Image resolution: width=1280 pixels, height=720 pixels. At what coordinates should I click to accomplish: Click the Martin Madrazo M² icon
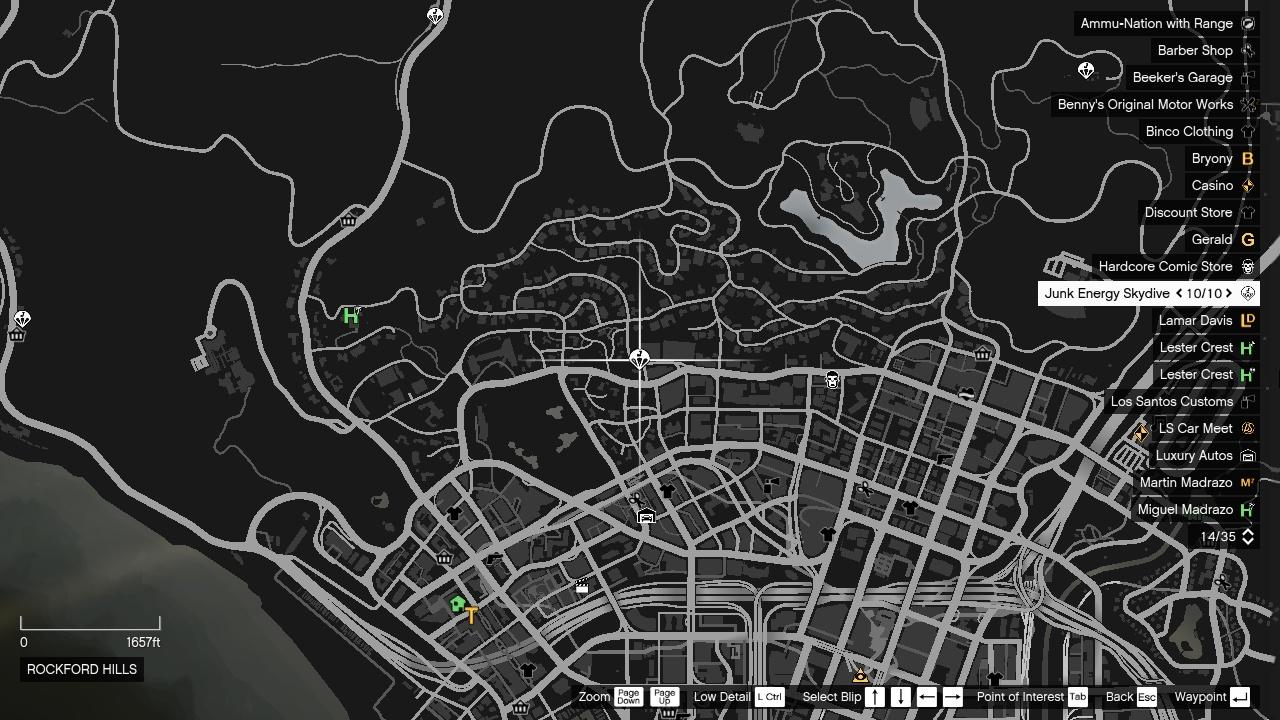point(1247,482)
